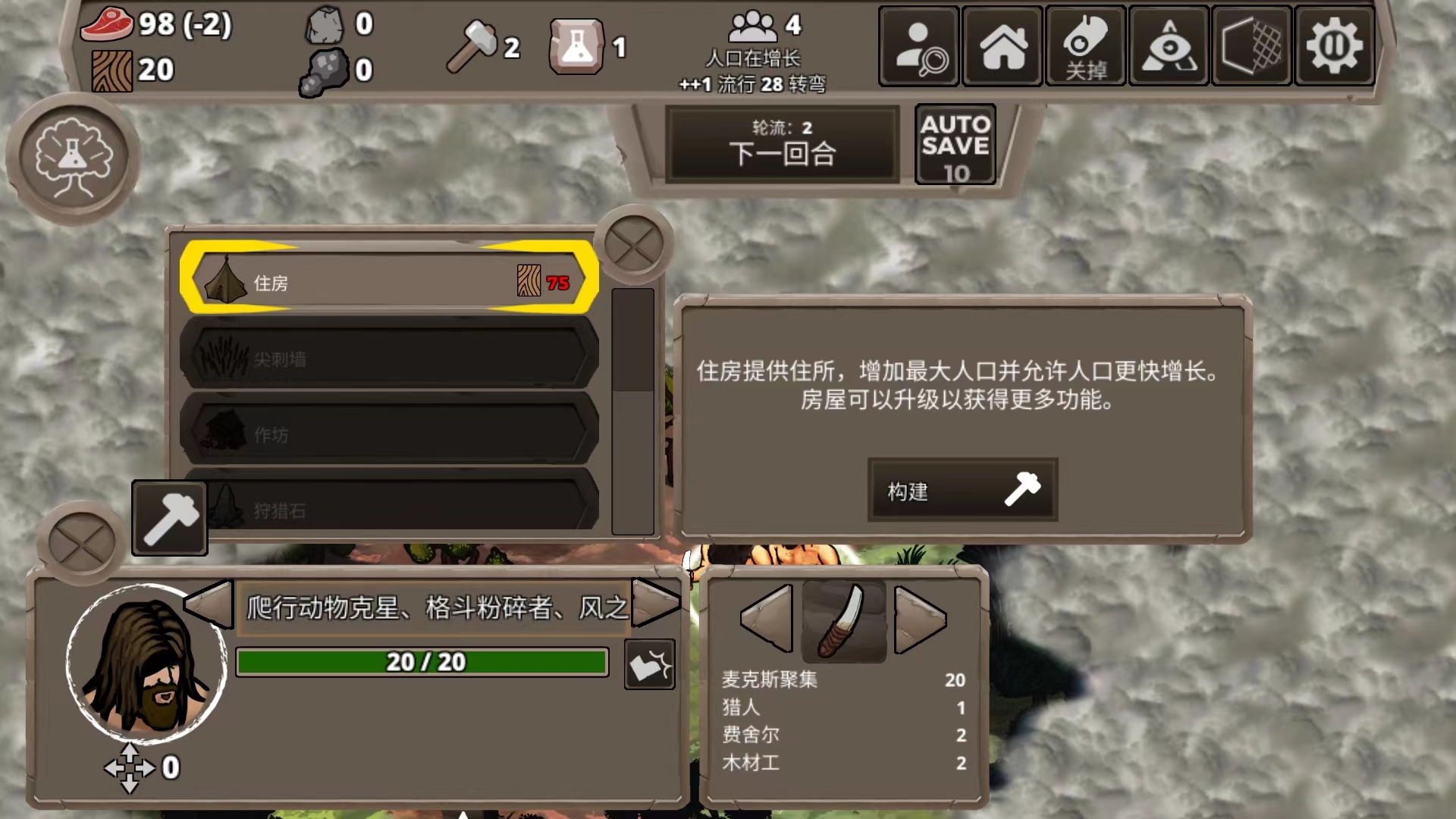This screenshot has height=819, width=1456.
Task: Open the pause settings icon
Action: coord(1333,45)
